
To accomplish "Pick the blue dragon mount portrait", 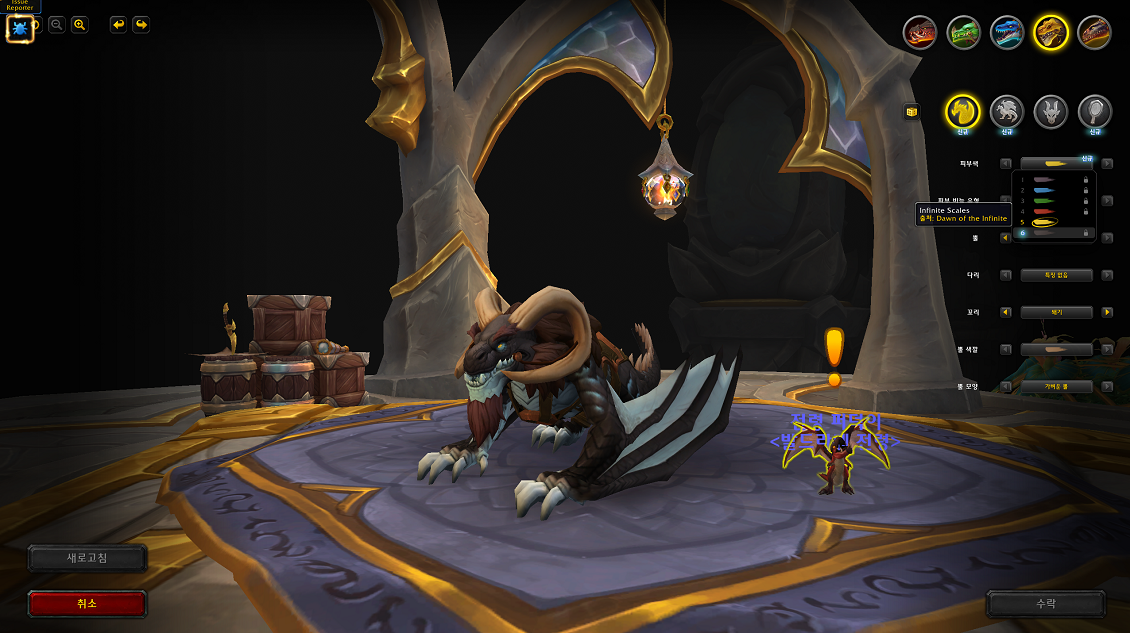I will [x=1007, y=33].
